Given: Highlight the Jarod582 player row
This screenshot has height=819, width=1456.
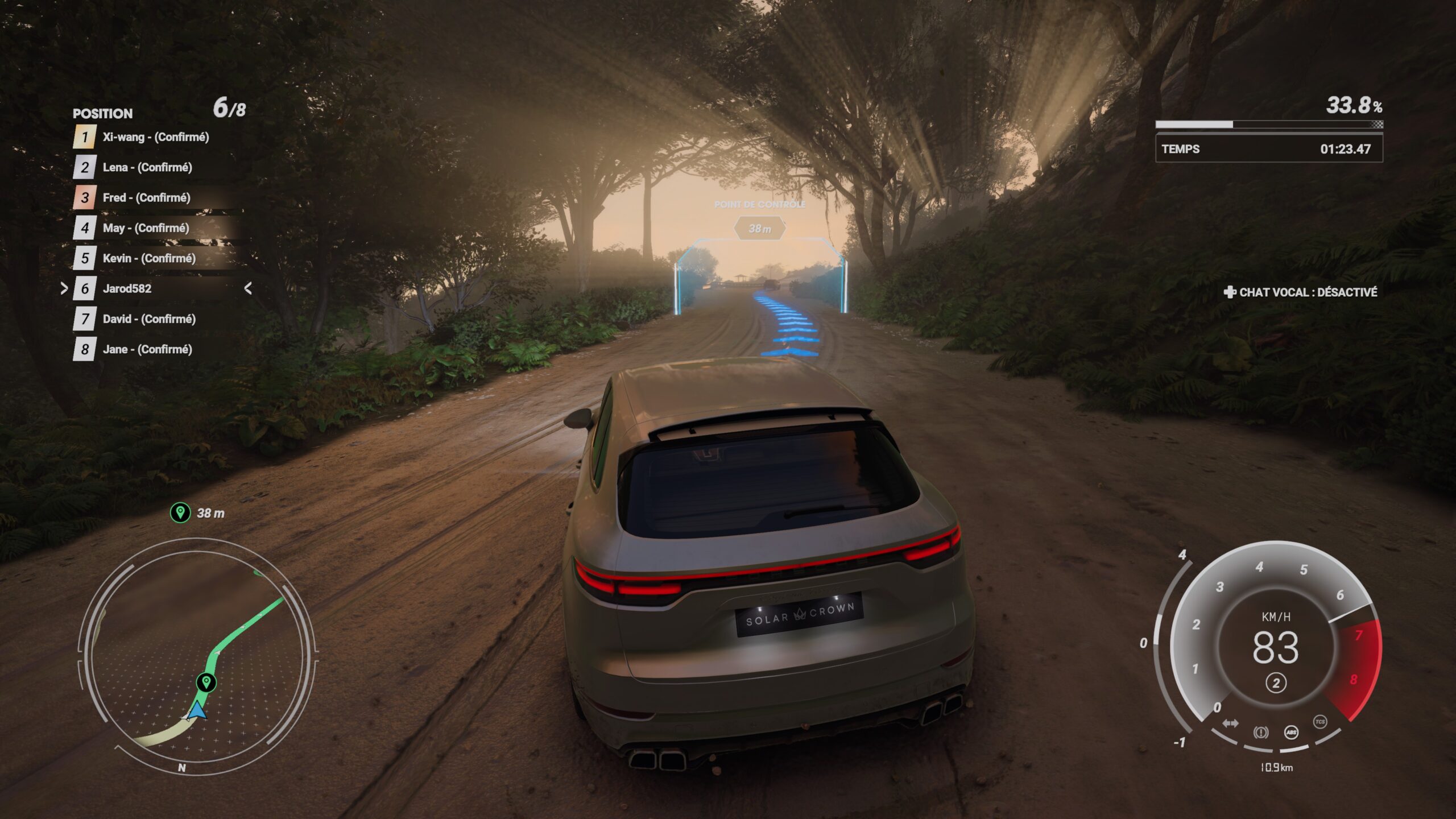Looking at the screenshot, I should pos(127,288).
